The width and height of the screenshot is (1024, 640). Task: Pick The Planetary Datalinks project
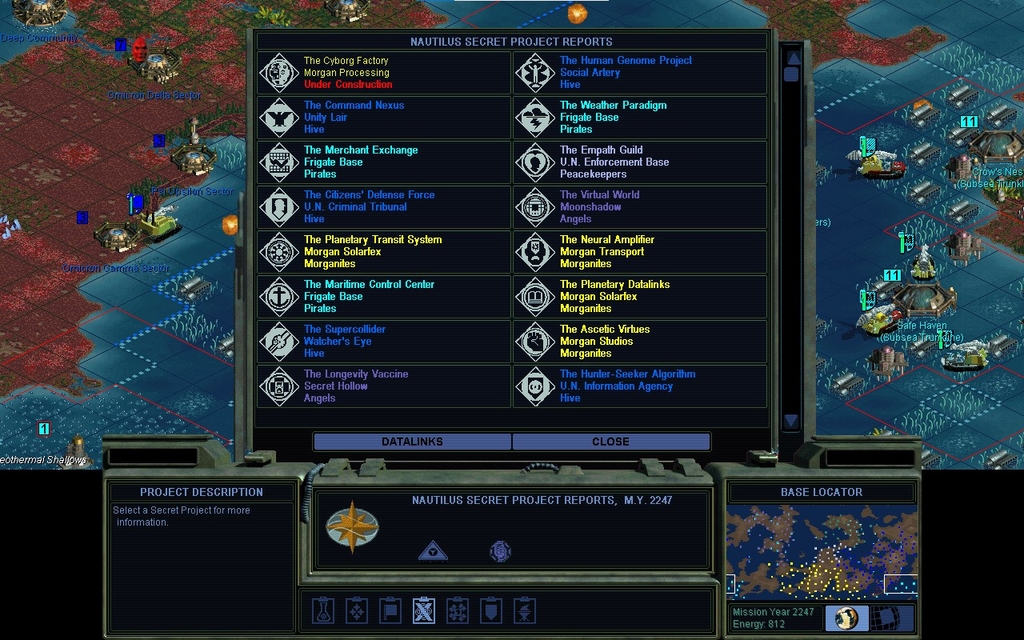point(640,297)
